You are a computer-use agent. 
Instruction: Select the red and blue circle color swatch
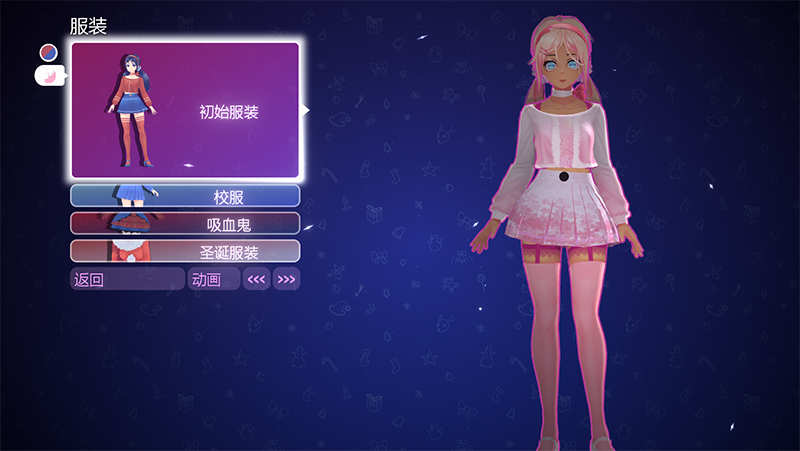pos(48,51)
